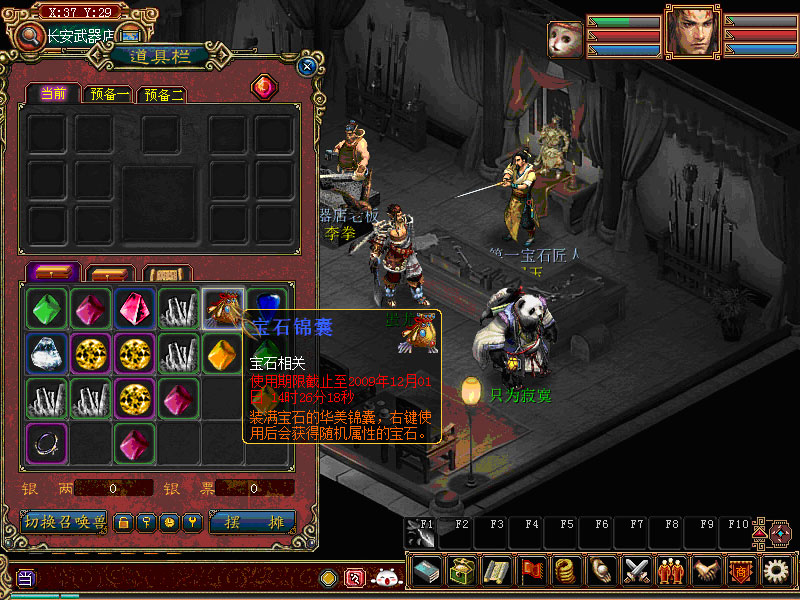The image size is (800, 600).
Task: Select the 当前 equipment tab
Action: (53, 94)
